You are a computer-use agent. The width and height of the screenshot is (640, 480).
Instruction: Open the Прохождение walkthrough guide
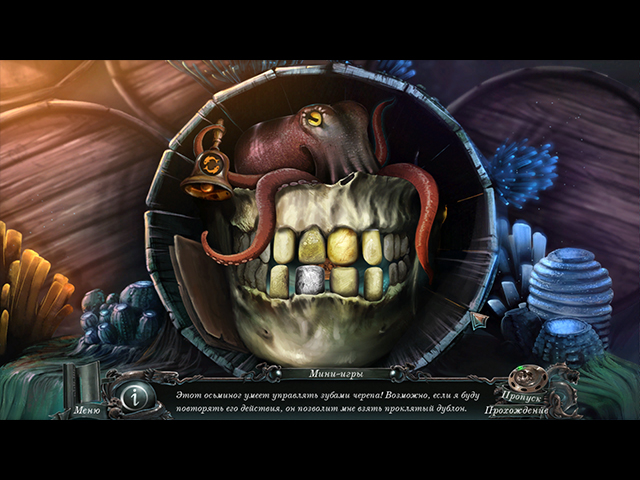coord(517,410)
